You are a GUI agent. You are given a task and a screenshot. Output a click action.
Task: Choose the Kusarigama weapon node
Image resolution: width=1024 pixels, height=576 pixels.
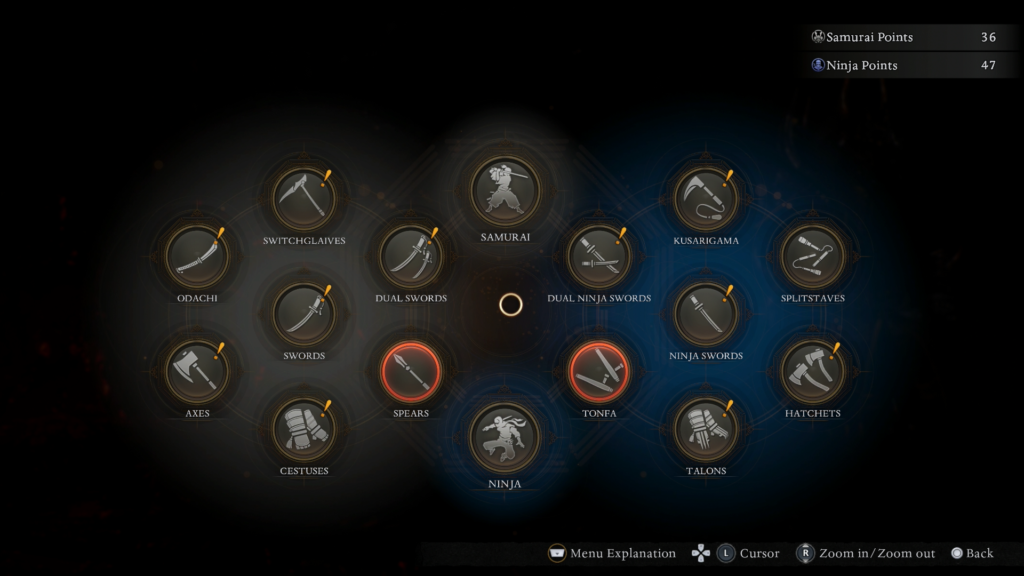click(706, 198)
